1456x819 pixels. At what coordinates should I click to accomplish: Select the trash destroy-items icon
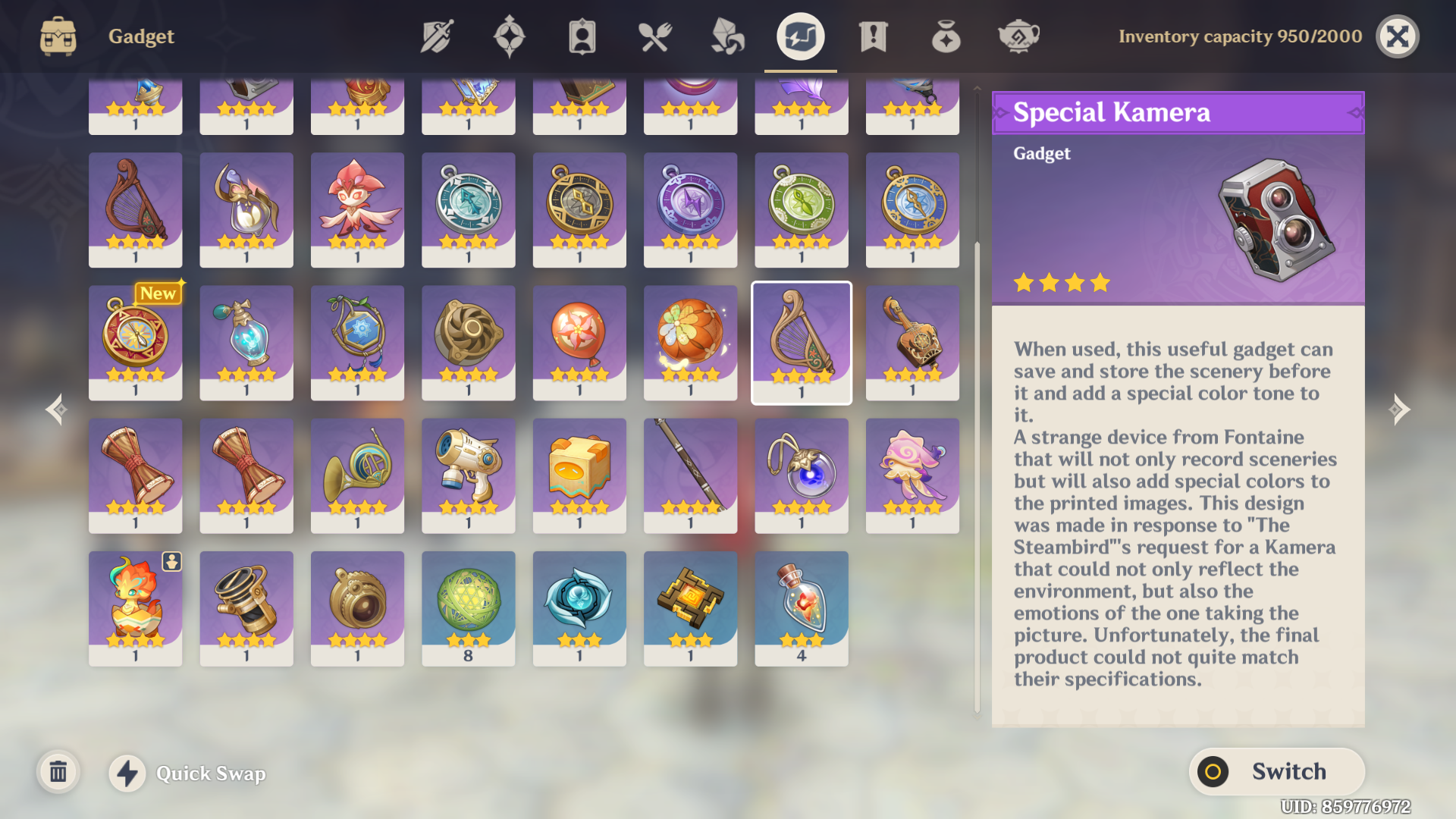(58, 772)
